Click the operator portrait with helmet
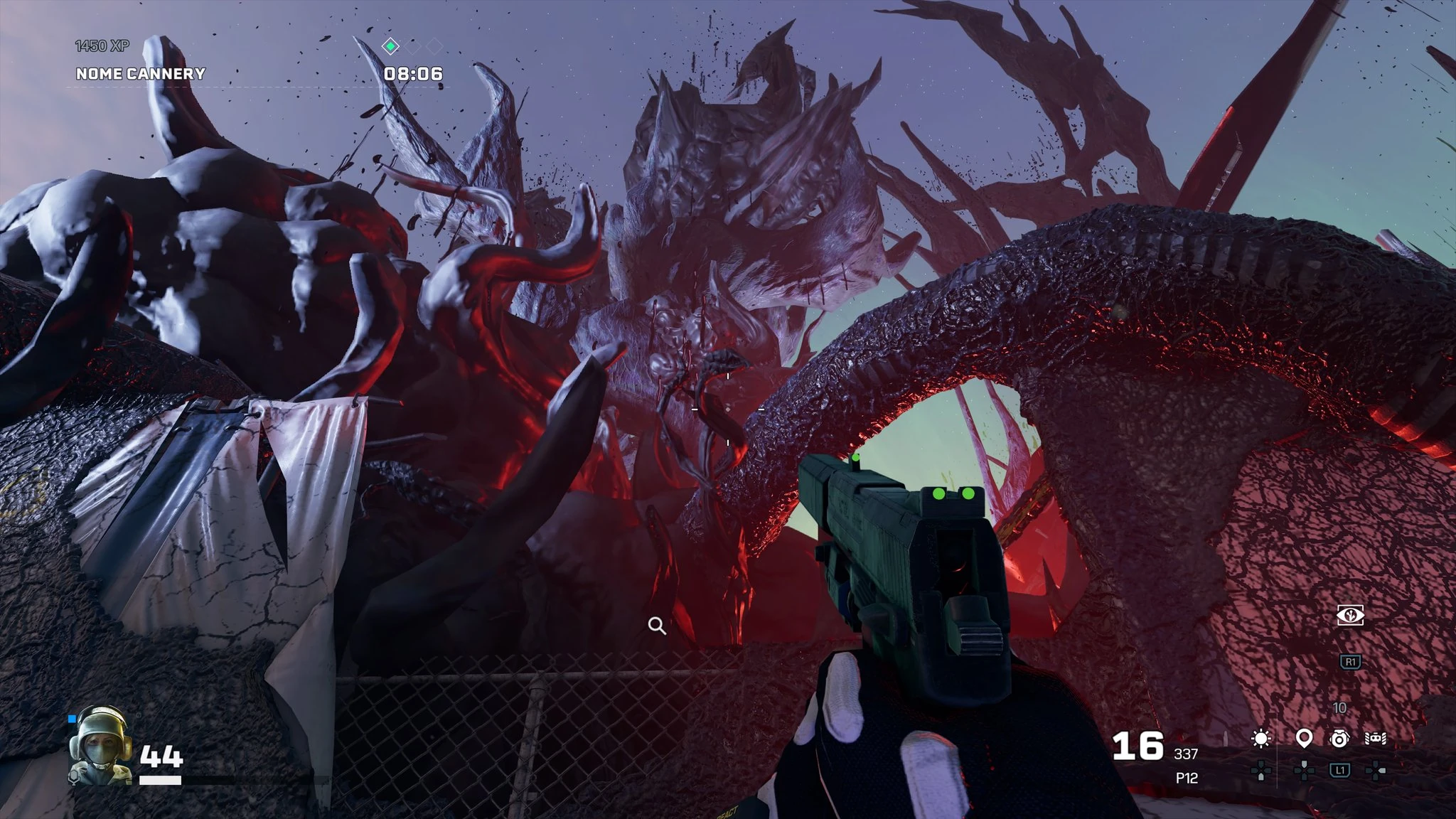The width and height of the screenshot is (1456, 819). coord(100,745)
